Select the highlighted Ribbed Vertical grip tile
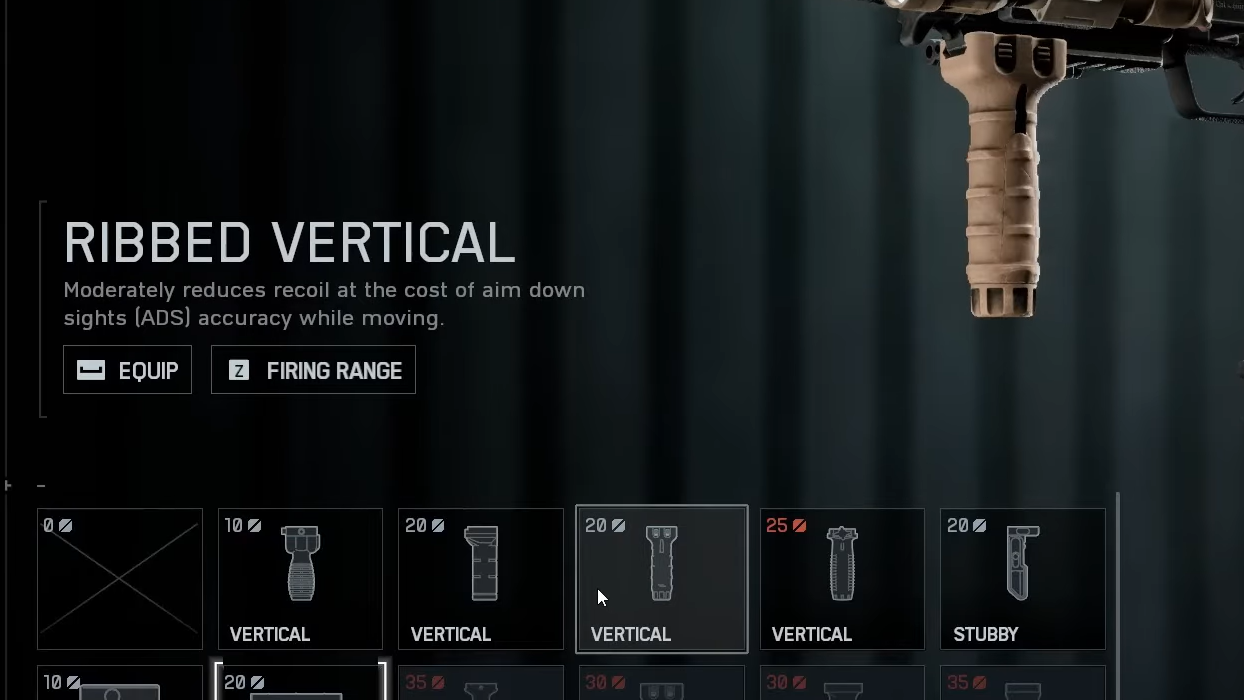 tap(661, 579)
